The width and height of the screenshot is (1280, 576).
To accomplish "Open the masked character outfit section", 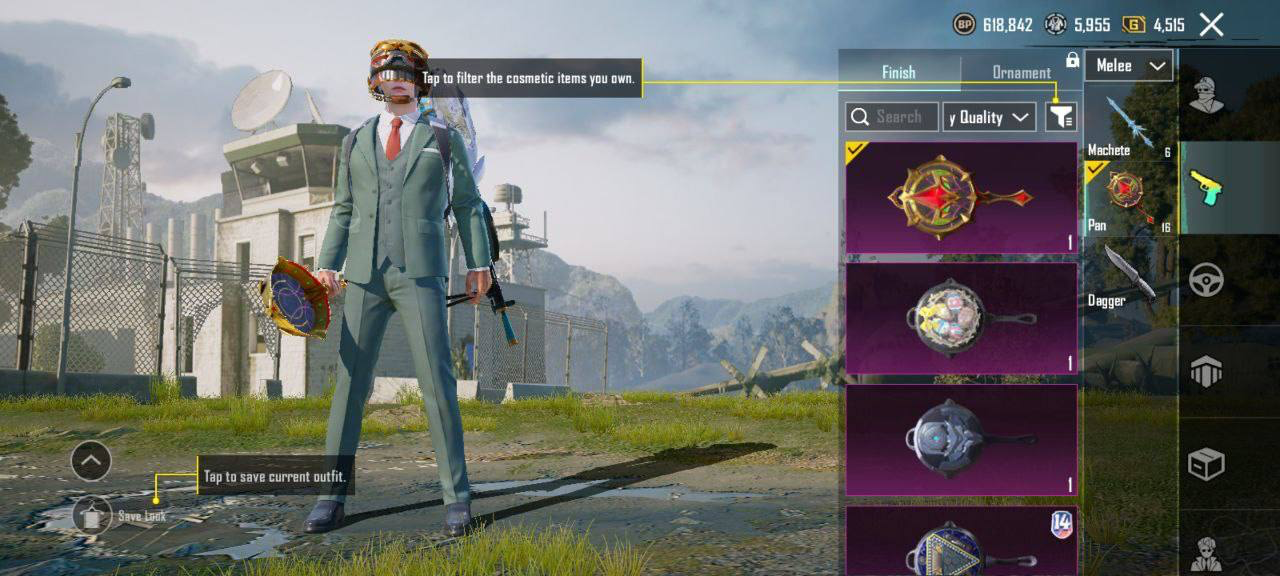I will pyautogui.click(x=1205, y=96).
